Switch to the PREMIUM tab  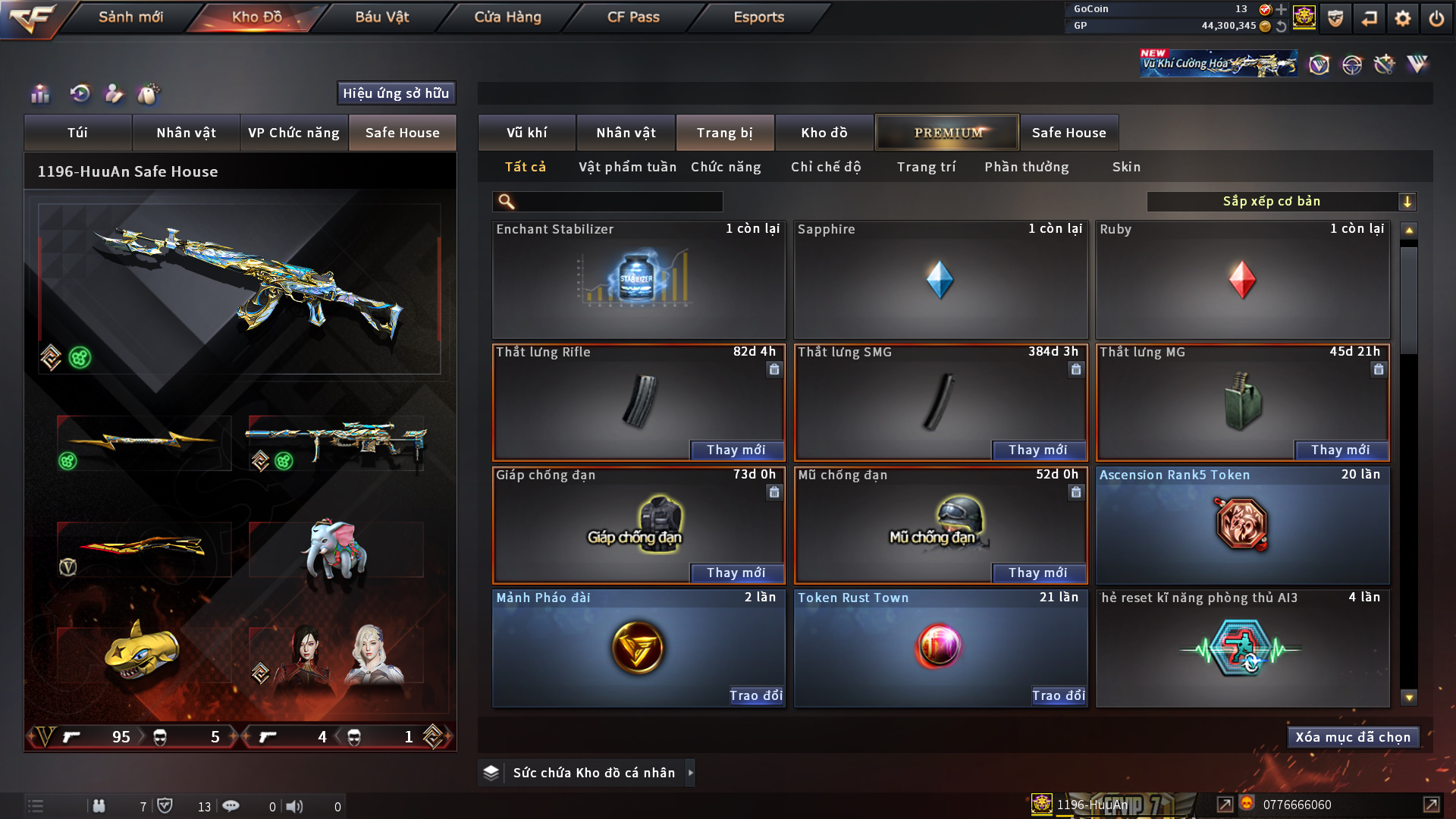[x=948, y=133]
